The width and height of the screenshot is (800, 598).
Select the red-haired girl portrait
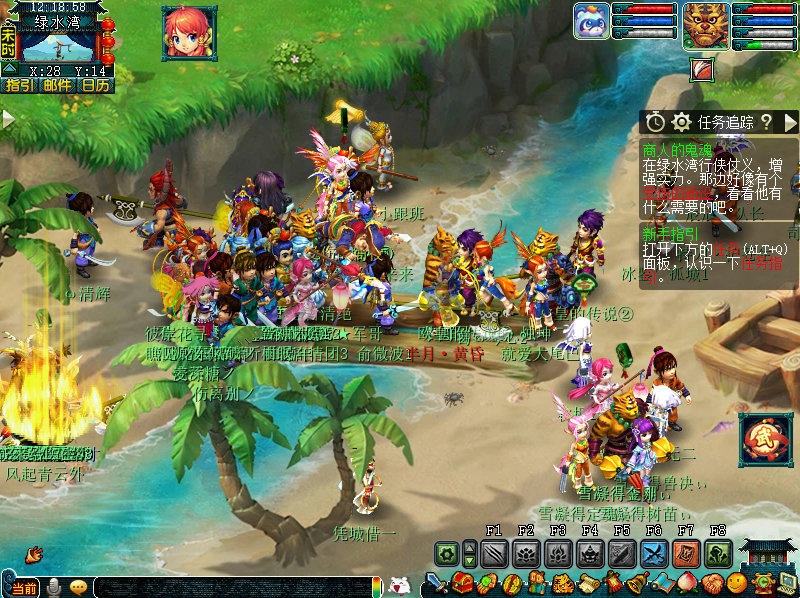pos(189,33)
